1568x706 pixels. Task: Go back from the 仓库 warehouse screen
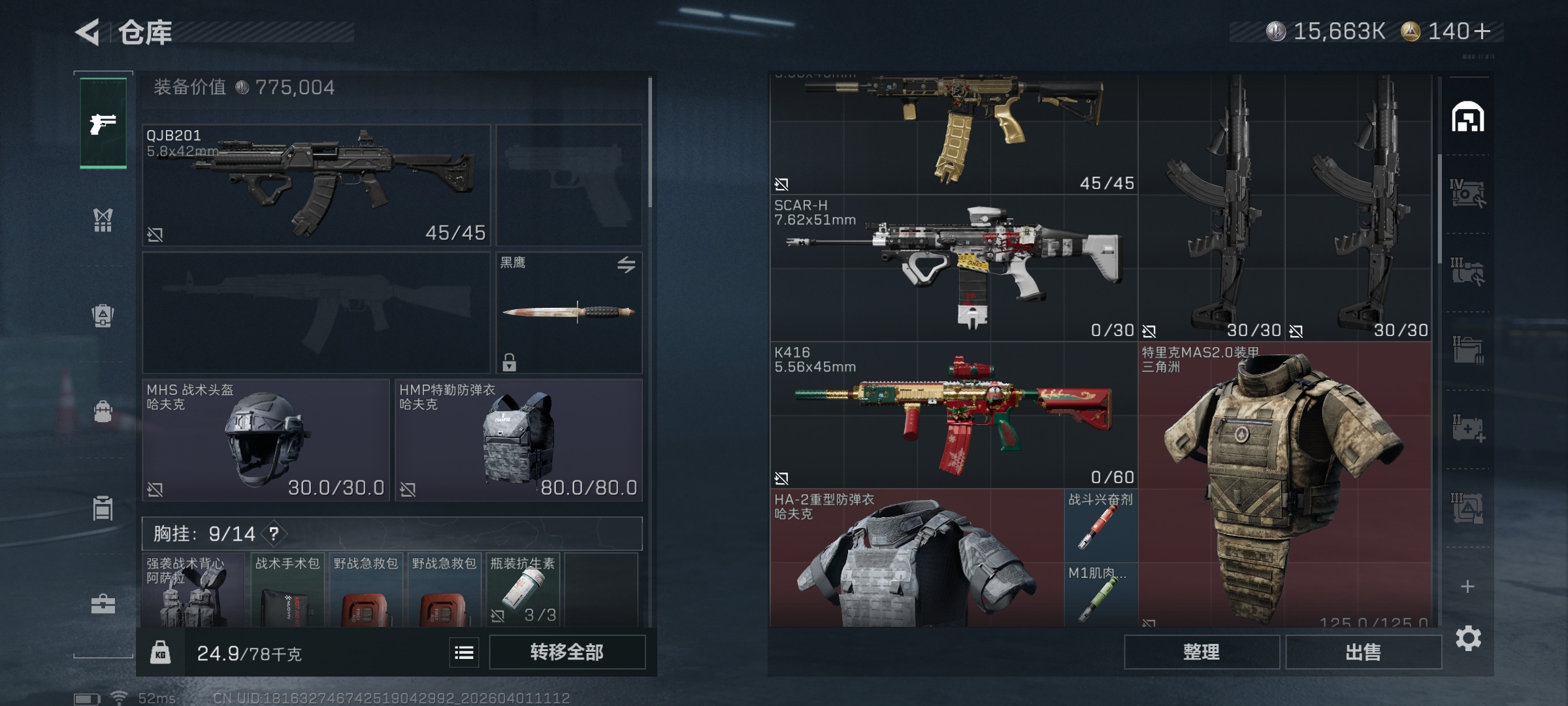coord(88,32)
